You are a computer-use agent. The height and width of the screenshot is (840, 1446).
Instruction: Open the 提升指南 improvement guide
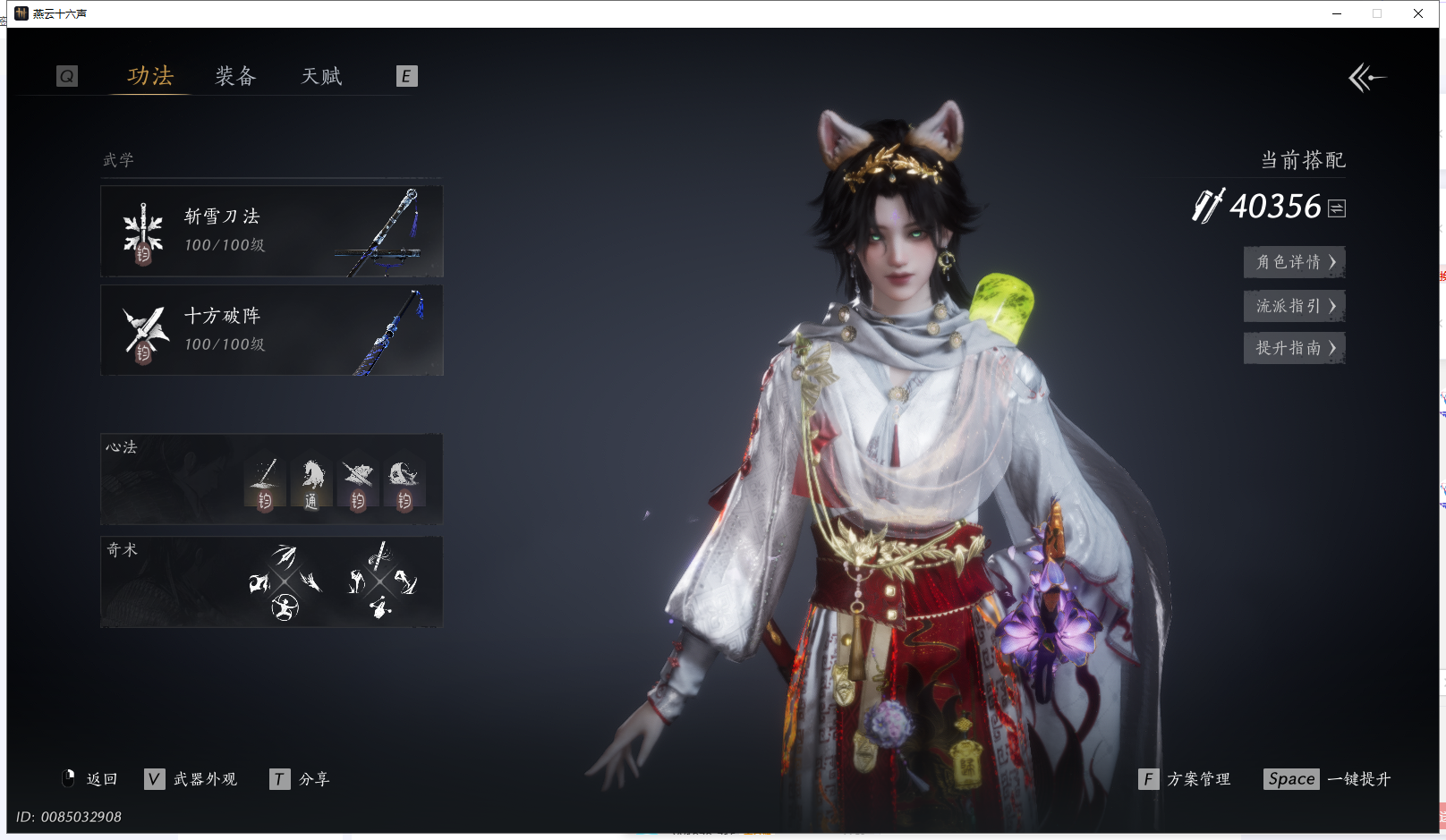[x=1294, y=348]
